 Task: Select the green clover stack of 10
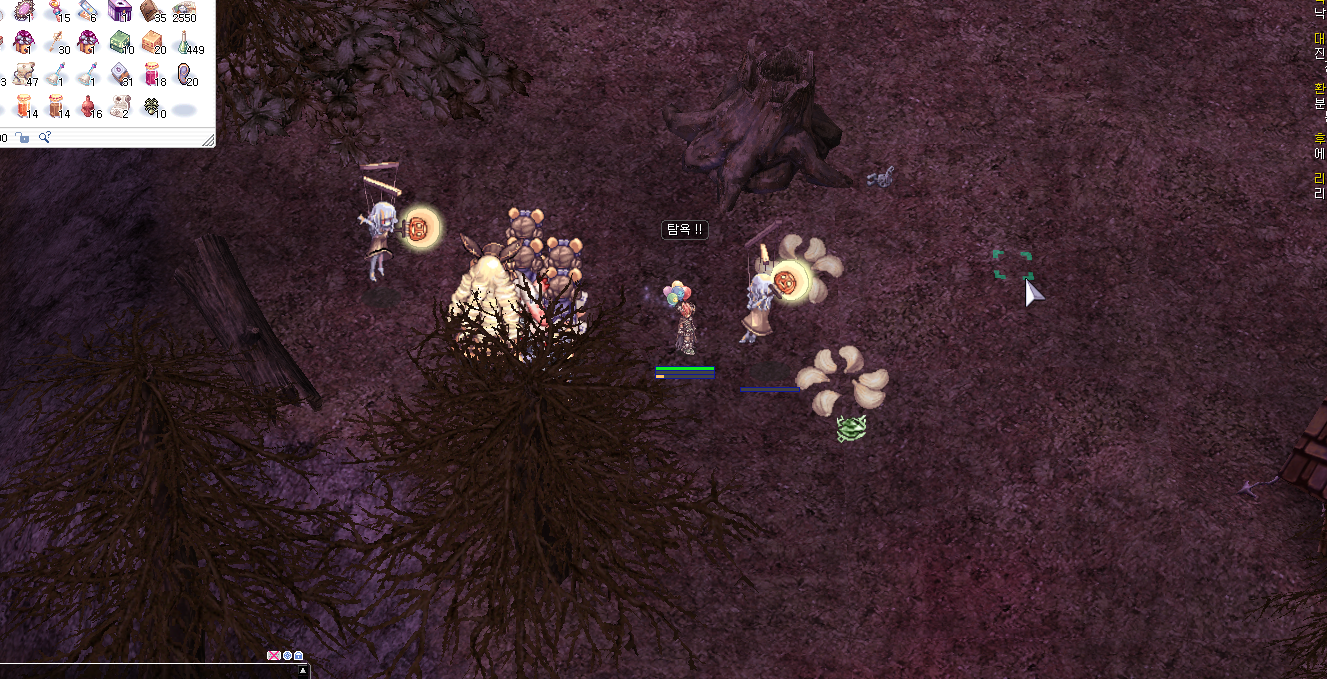pos(152,106)
